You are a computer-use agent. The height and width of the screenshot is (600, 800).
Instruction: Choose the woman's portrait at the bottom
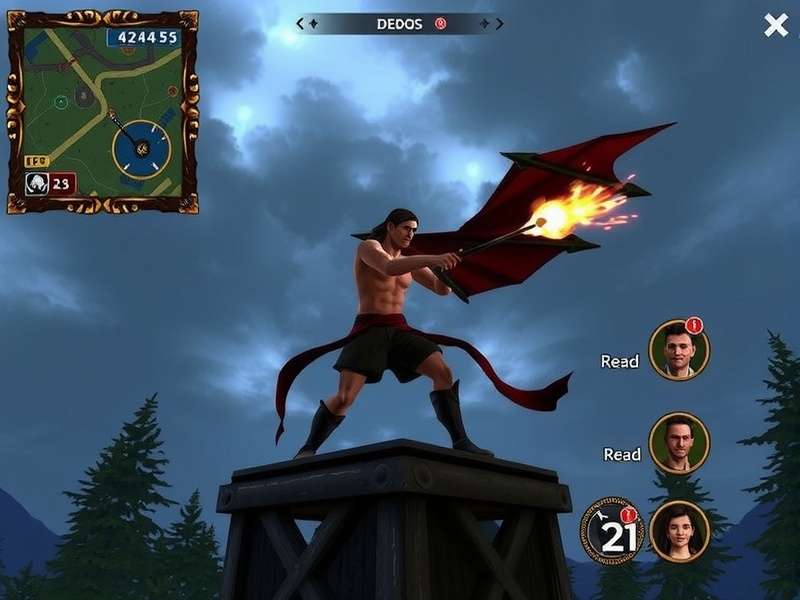[679, 531]
